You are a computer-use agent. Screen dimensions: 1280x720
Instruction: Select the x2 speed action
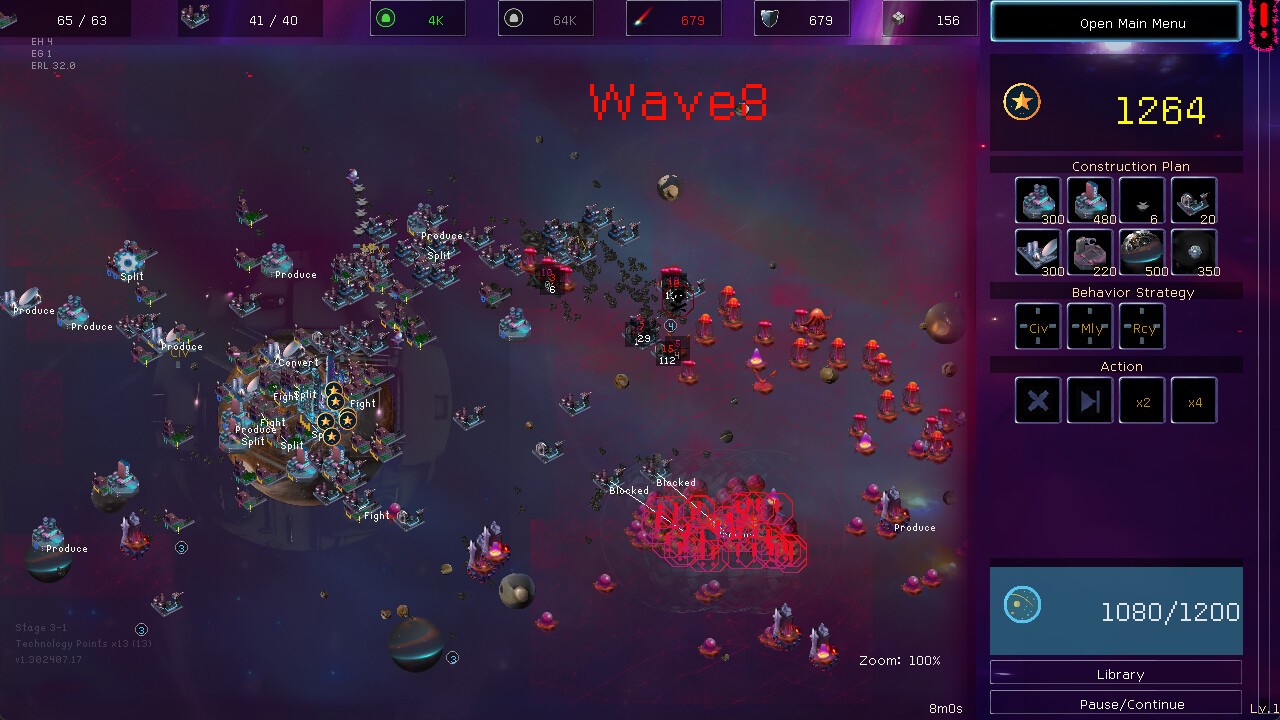pyautogui.click(x=1141, y=400)
